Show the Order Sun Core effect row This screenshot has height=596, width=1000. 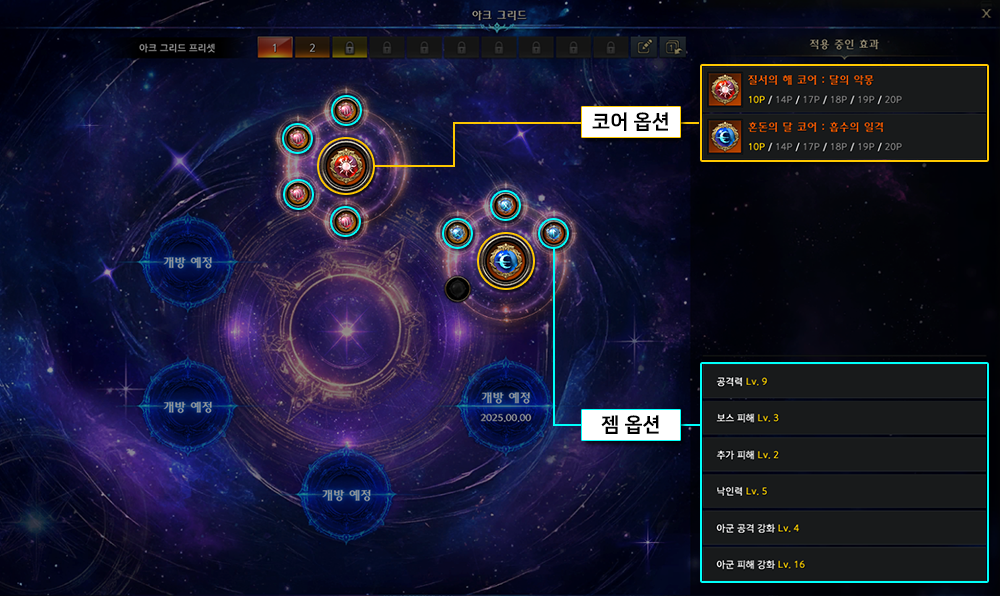tap(844, 89)
